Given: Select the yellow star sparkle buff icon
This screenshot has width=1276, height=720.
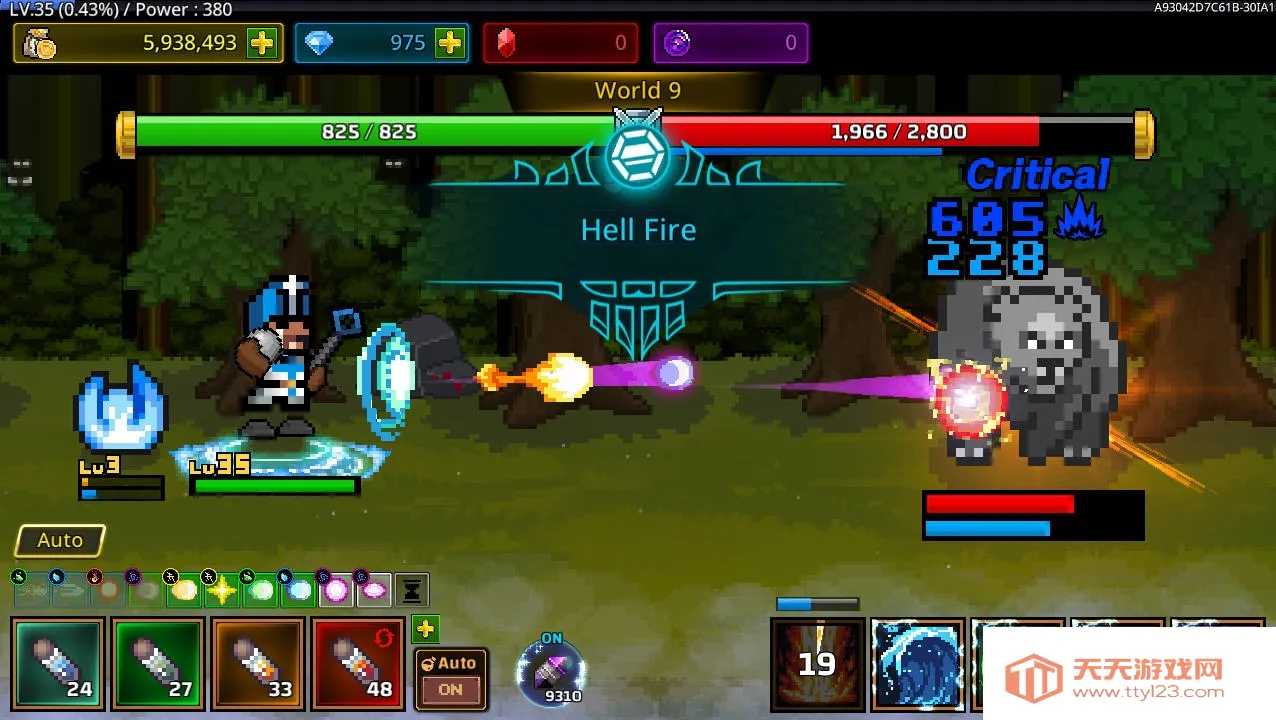Looking at the screenshot, I should [x=222, y=590].
